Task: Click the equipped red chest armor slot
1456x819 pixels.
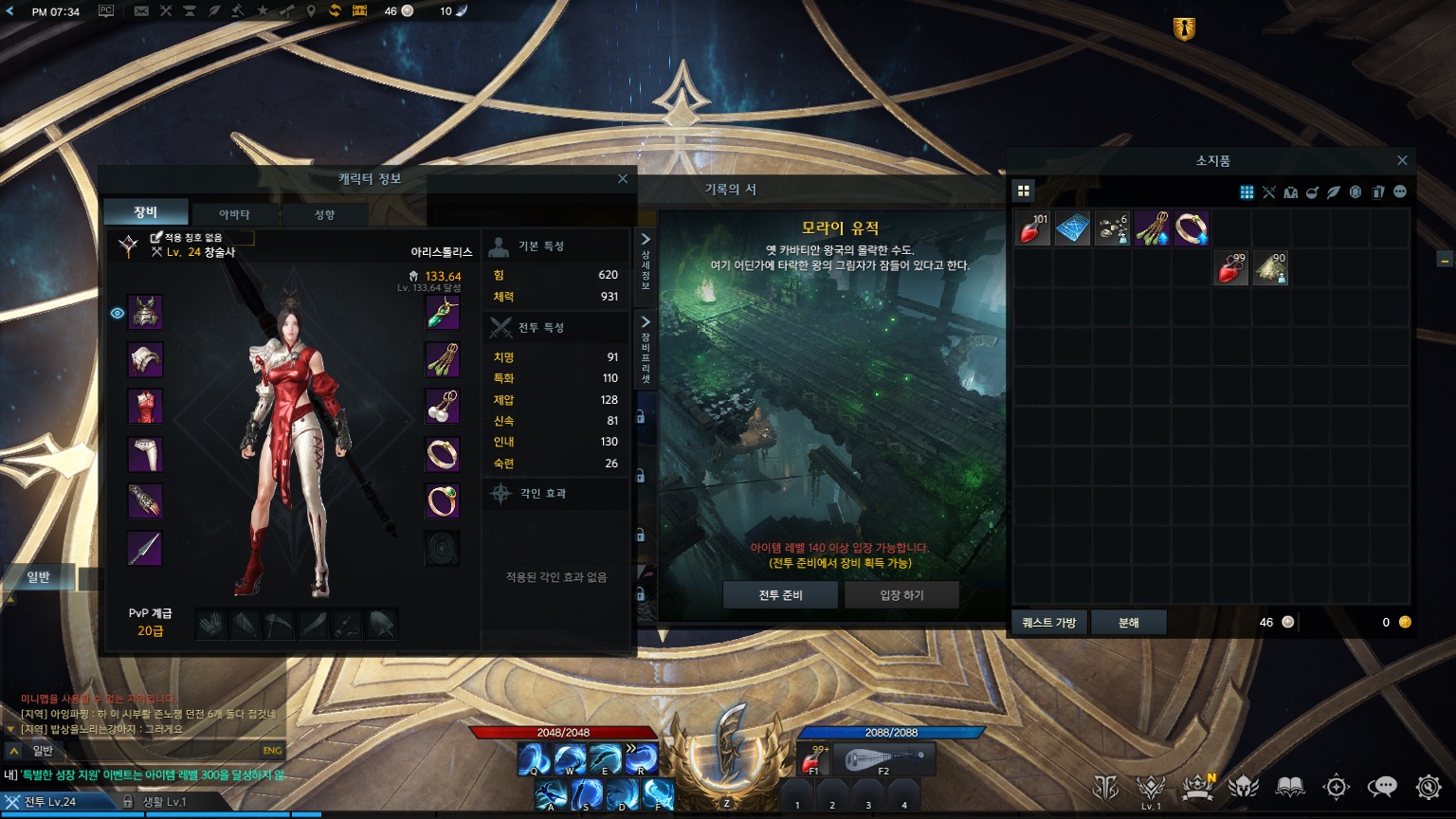Action: point(145,407)
